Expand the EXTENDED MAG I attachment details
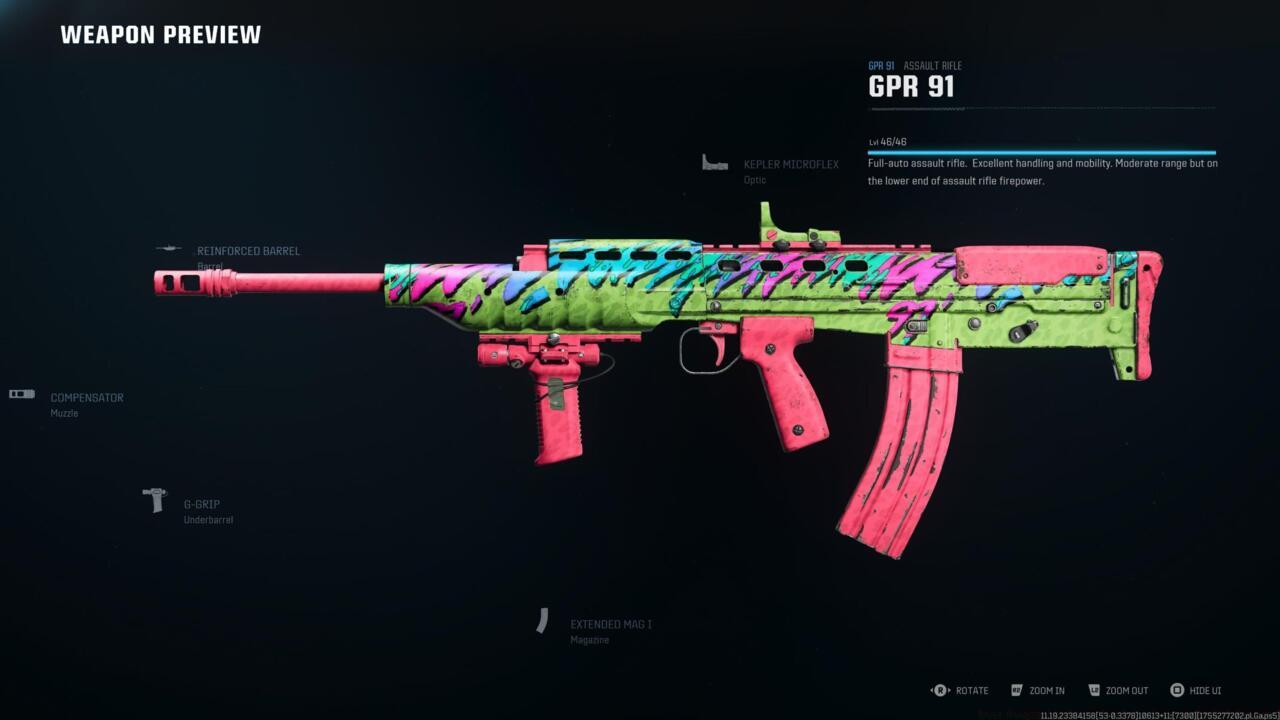The height and width of the screenshot is (720, 1280). click(x=610, y=623)
